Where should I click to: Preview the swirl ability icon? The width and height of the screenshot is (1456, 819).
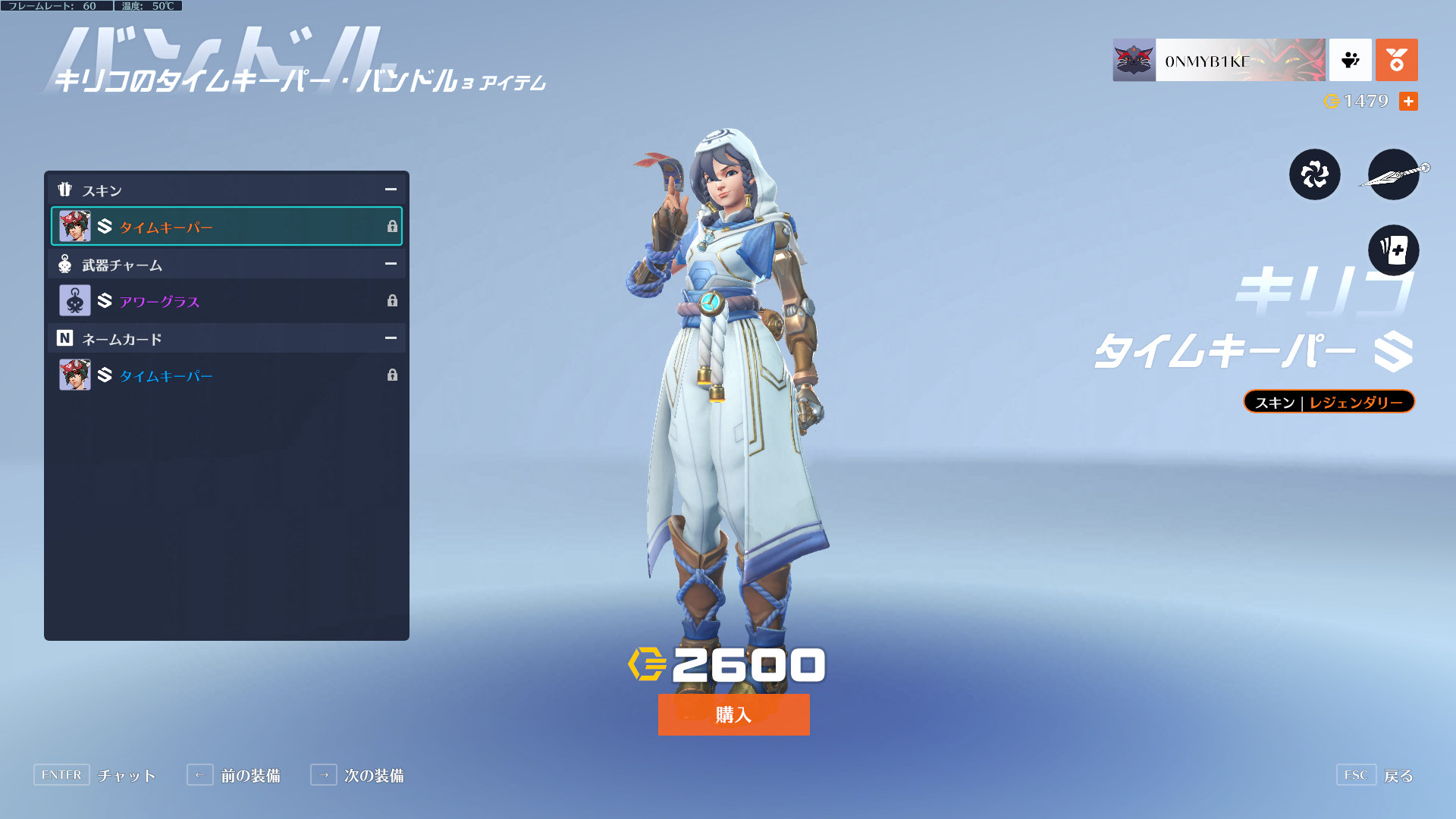pos(1314,174)
